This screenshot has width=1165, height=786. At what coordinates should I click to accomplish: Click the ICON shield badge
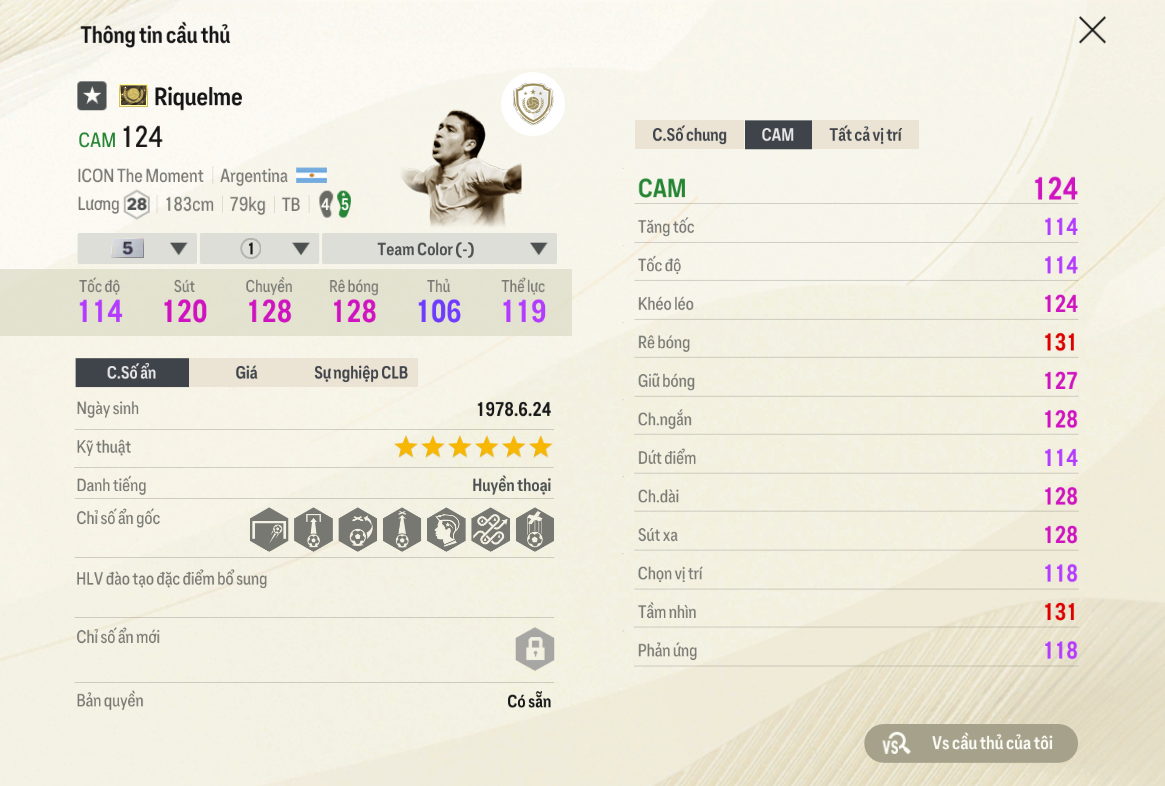pyautogui.click(x=532, y=104)
